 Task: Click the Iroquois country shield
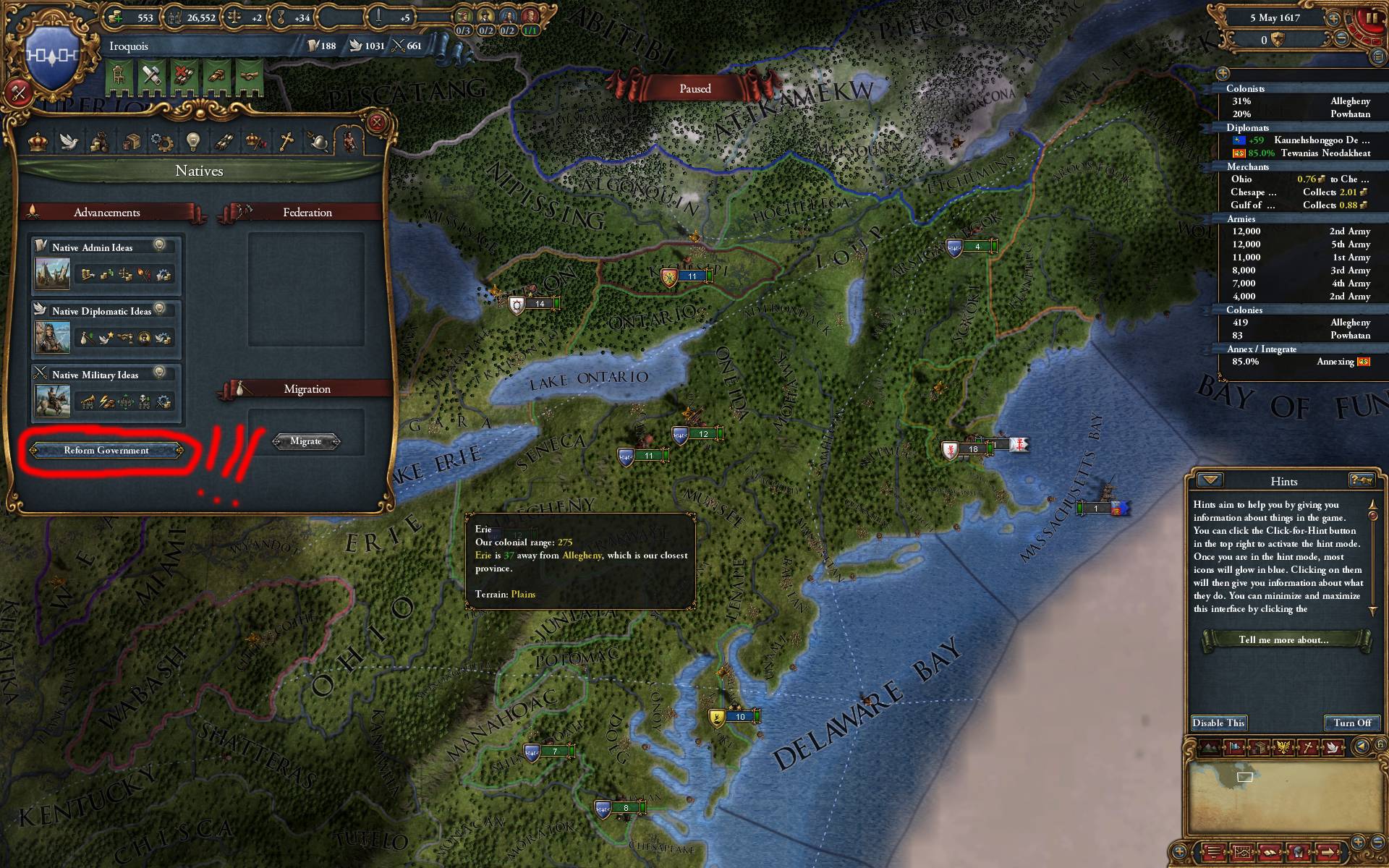coord(52,54)
